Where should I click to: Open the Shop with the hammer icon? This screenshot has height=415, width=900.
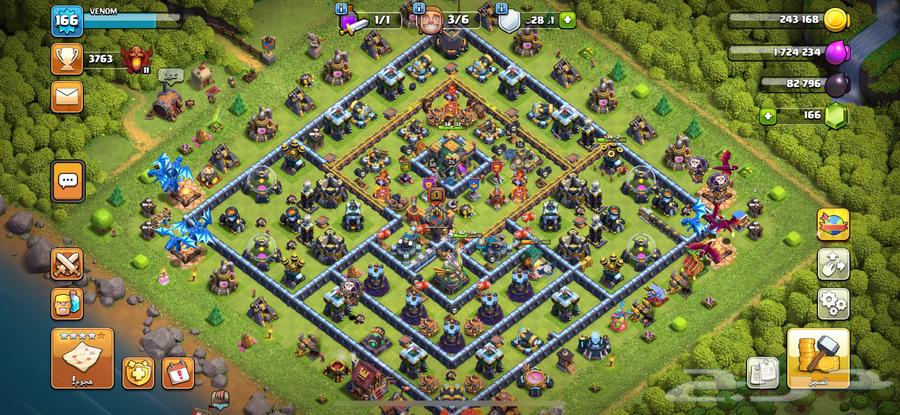point(817,358)
